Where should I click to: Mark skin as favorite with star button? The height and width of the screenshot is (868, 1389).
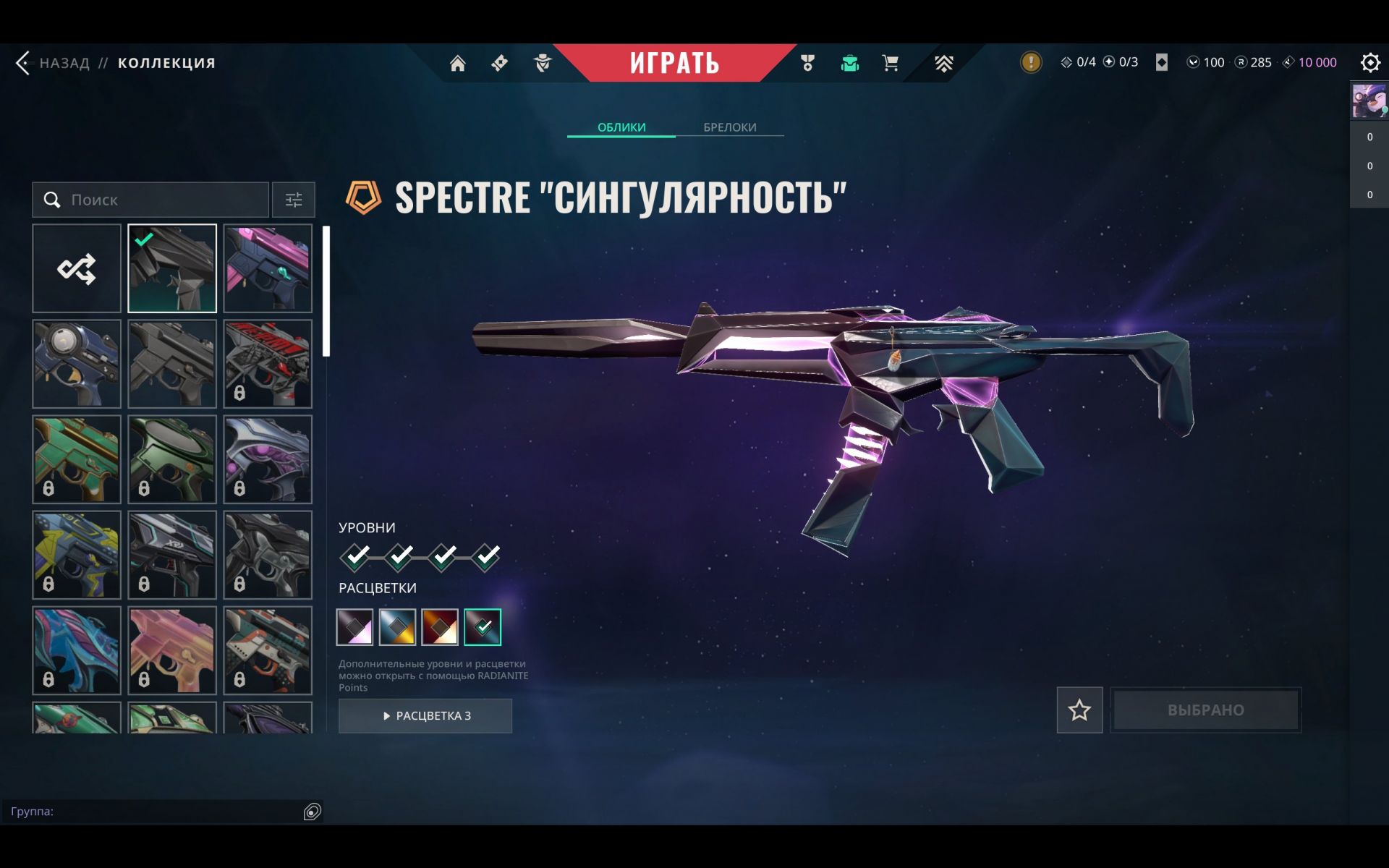(x=1079, y=710)
